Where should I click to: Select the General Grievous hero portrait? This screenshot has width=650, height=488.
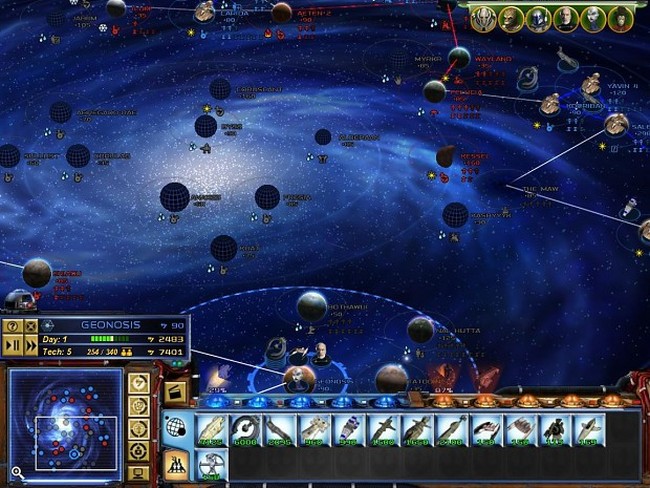[483, 16]
